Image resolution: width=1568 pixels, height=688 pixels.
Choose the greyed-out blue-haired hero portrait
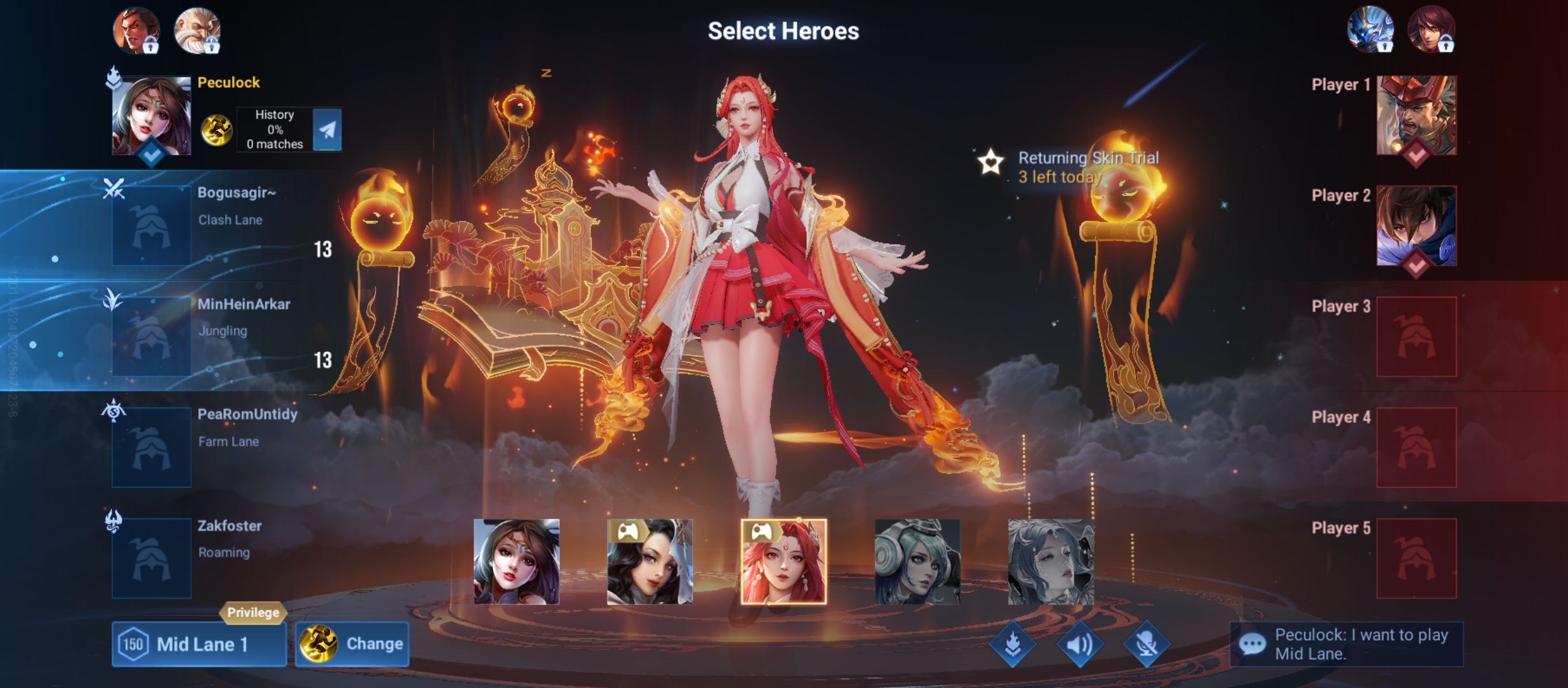[x=1050, y=561]
